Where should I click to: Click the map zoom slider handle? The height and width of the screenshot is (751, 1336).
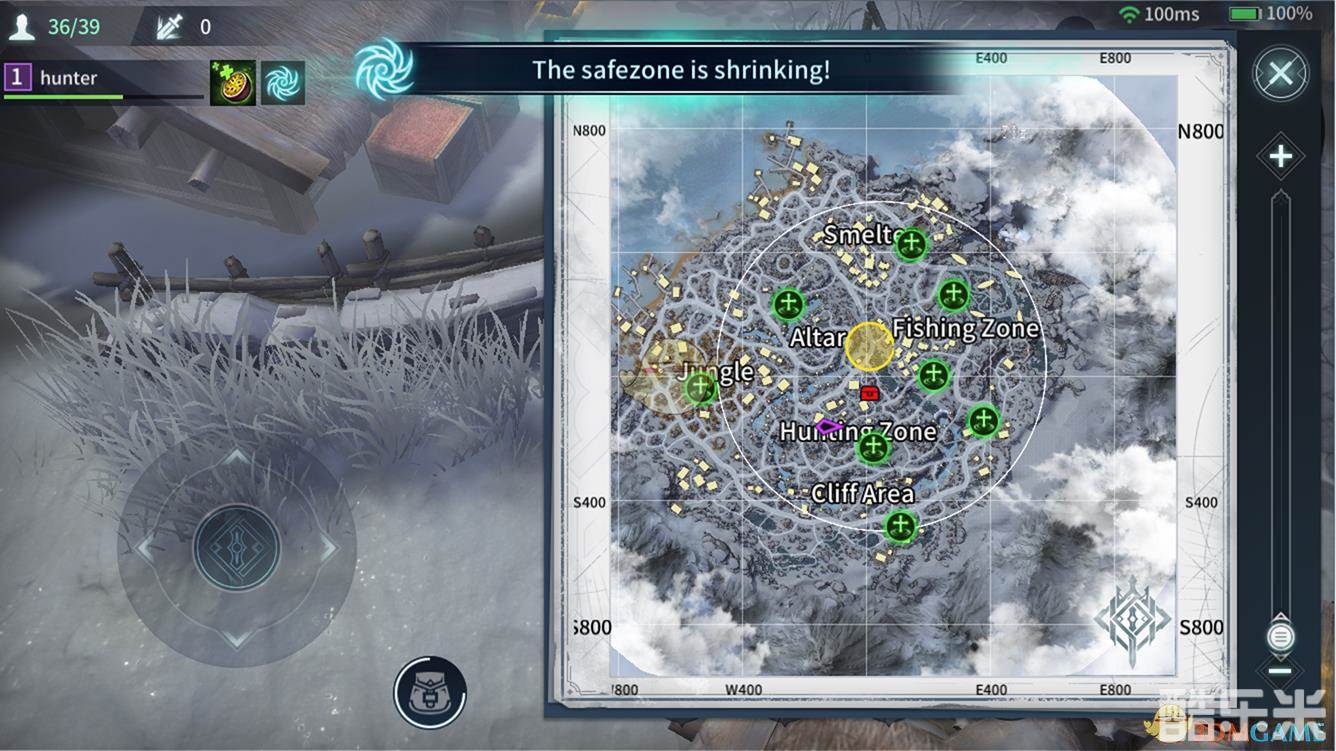point(1280,636)
